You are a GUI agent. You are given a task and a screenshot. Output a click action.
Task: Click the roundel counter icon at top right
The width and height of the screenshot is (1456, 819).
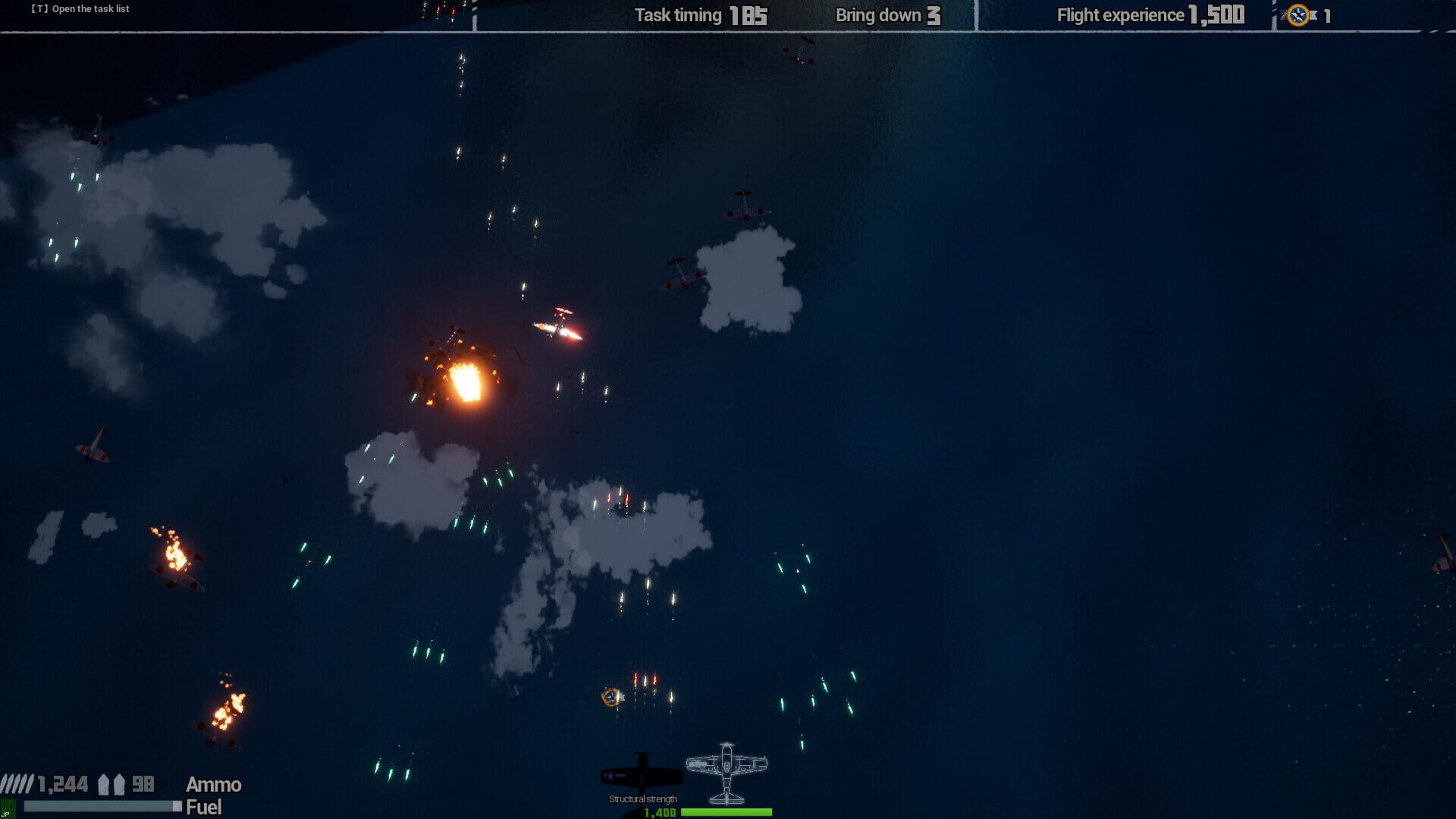(x=1299, y=15)
